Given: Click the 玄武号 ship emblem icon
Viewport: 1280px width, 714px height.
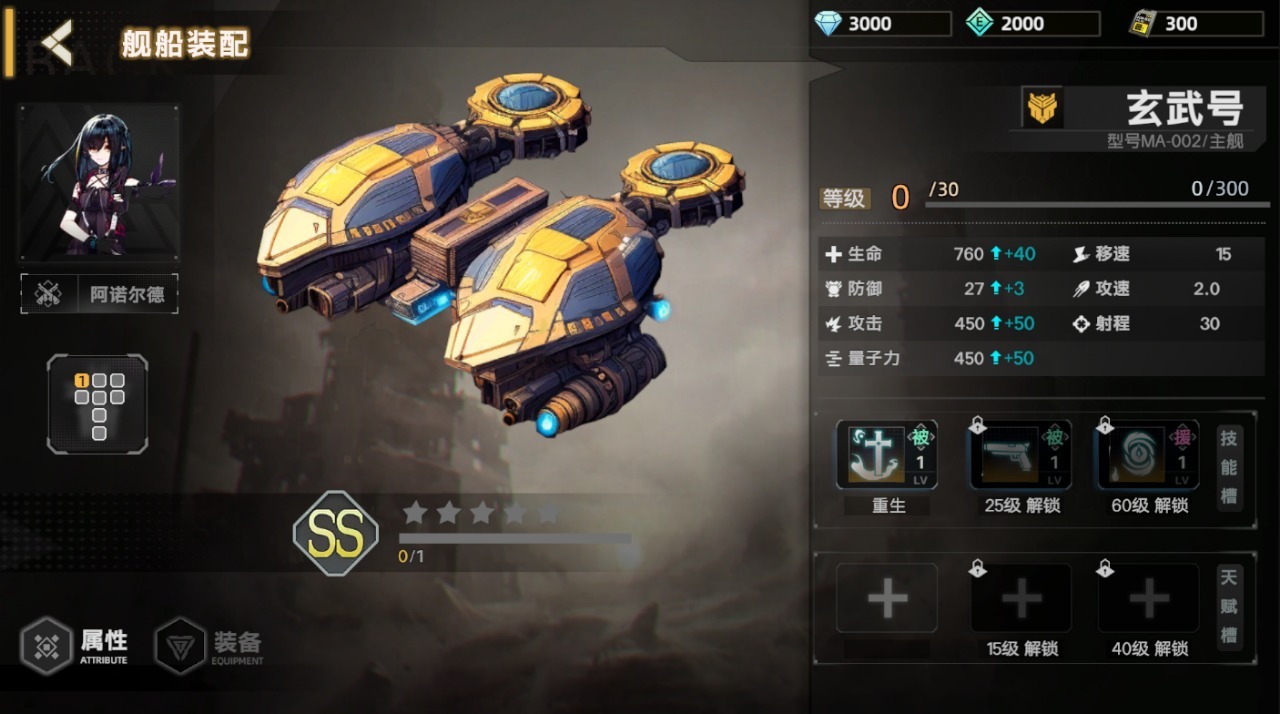Looking at the screenshot, I should [x=1043, y=106].
